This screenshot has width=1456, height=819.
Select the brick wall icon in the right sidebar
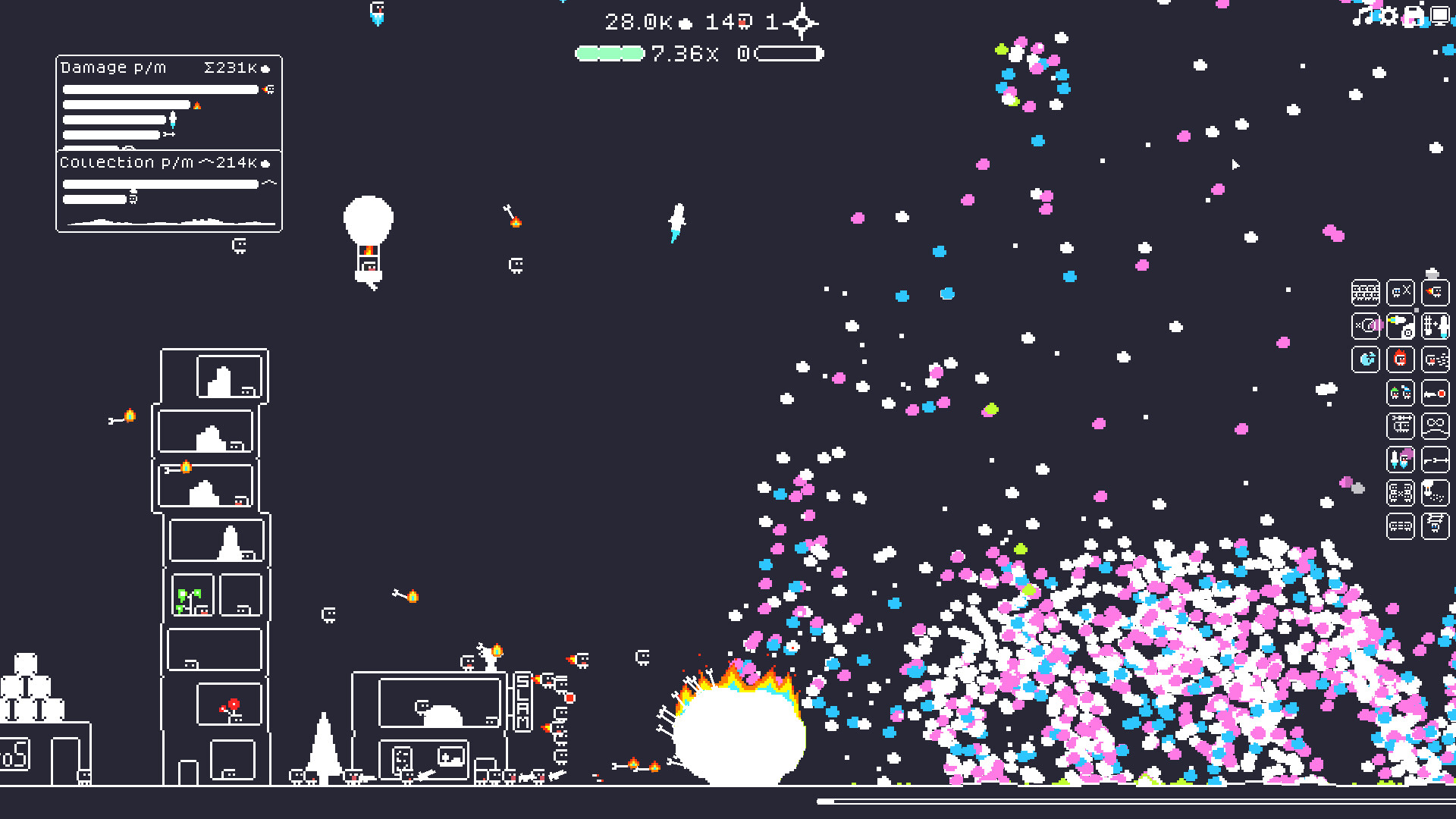pyautogui.click(x=1366, y=293)
